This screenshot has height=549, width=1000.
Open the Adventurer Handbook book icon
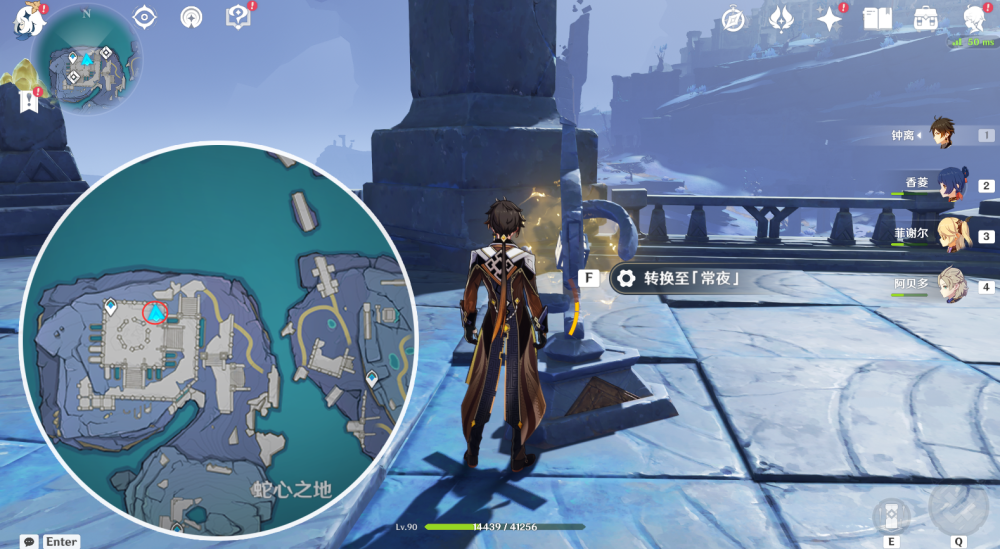[x=877, y=19]
